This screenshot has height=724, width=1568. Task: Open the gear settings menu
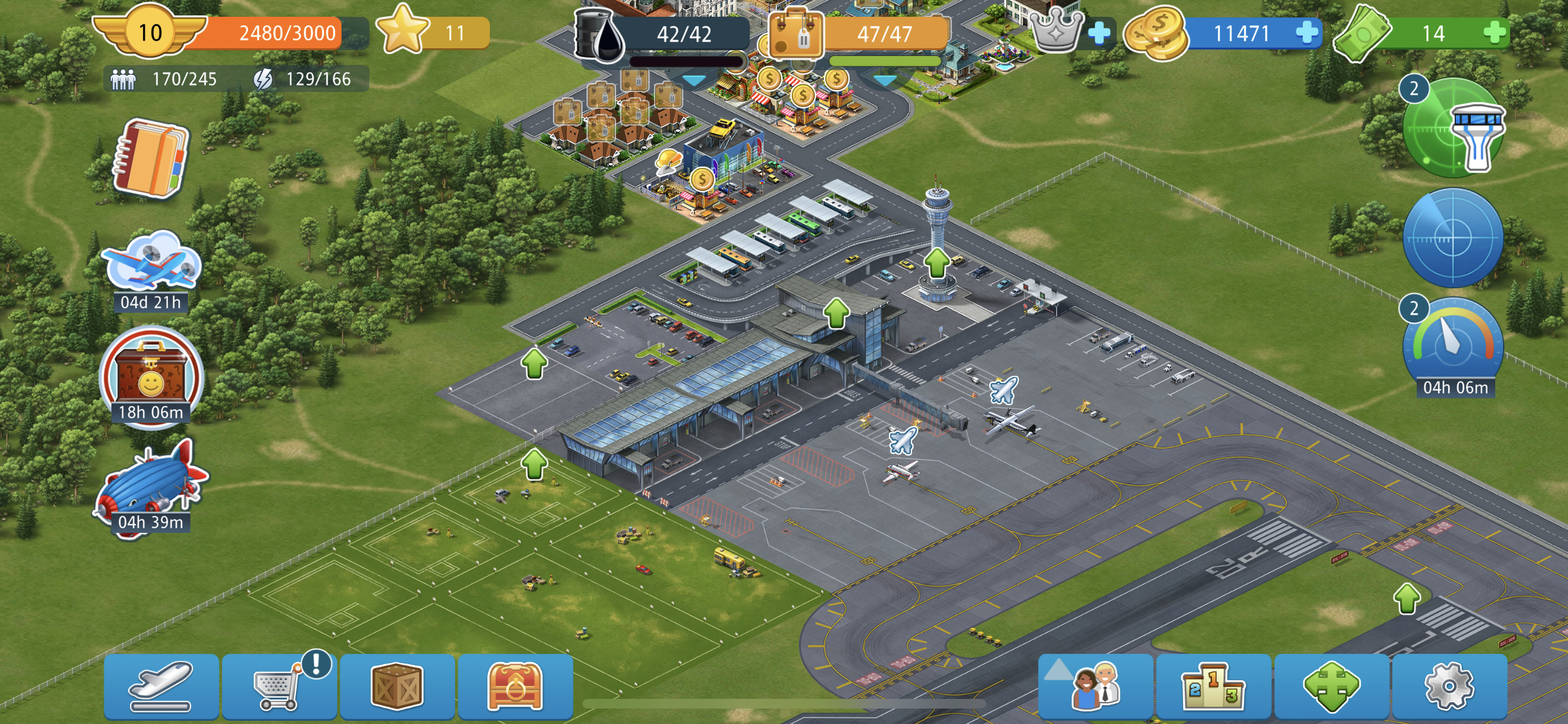pyautogui.click(x=1449, y=687)
